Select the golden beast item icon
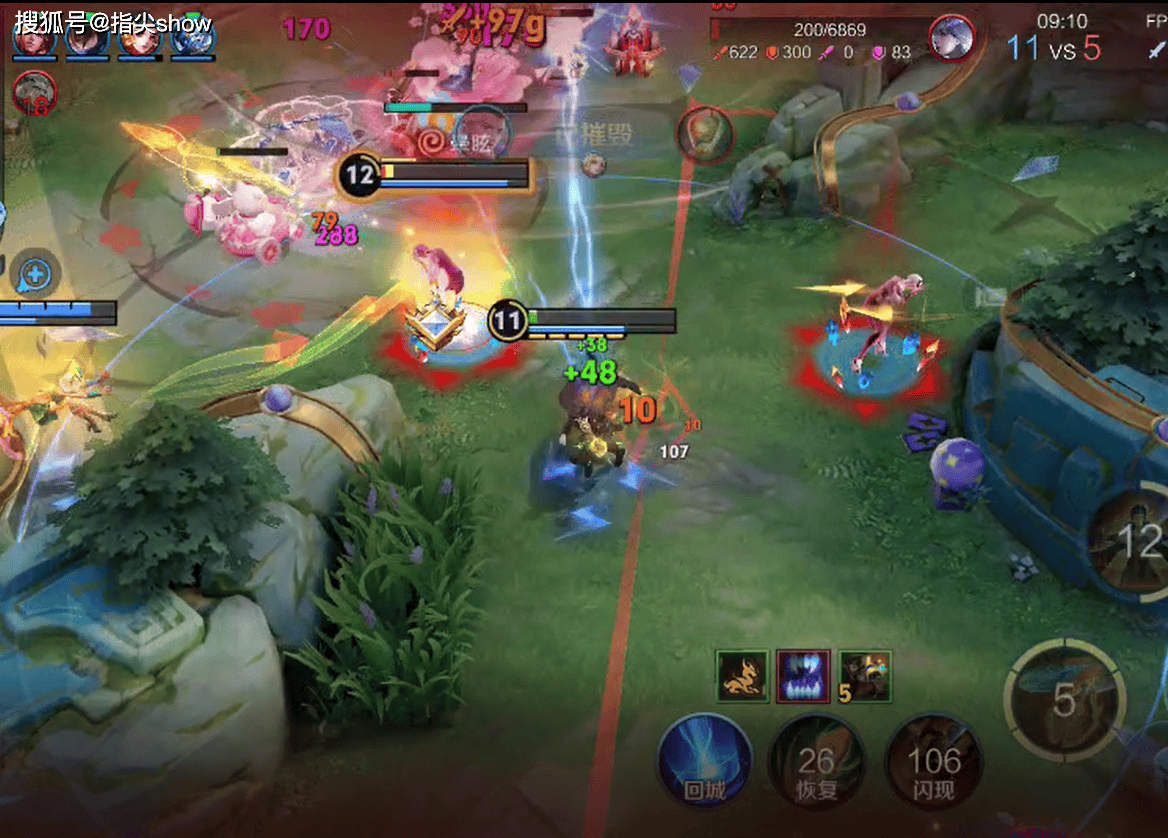Screen dimensions: 1168x838 click(x=742, y=677)
